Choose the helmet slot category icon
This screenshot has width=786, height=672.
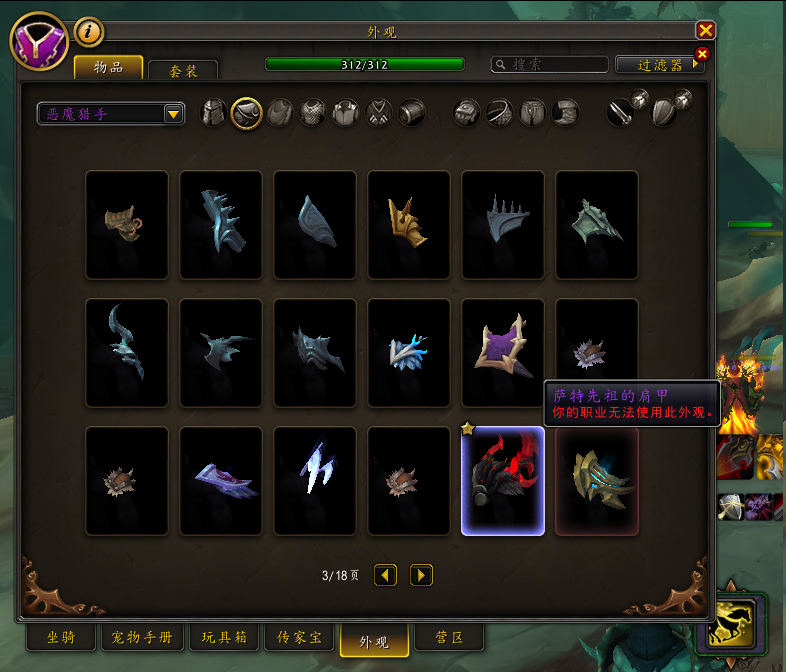(x=214, y=113)
